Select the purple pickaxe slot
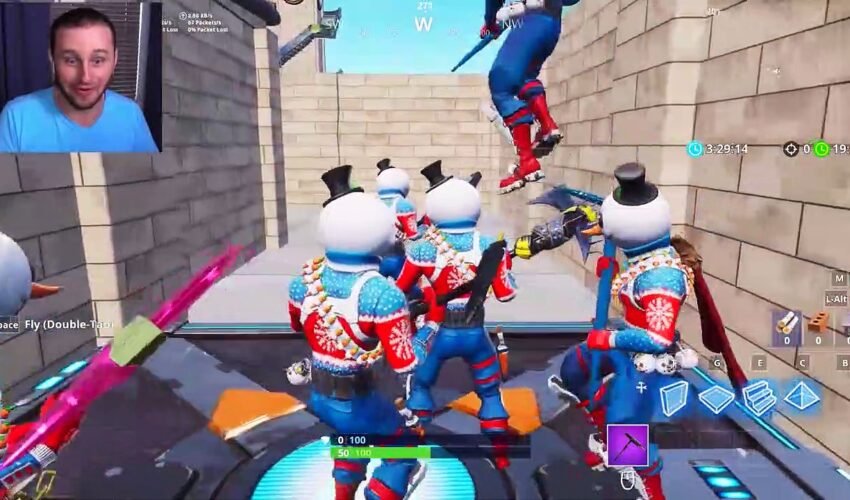The image size is (850, 500). click(x=627, y=446)
